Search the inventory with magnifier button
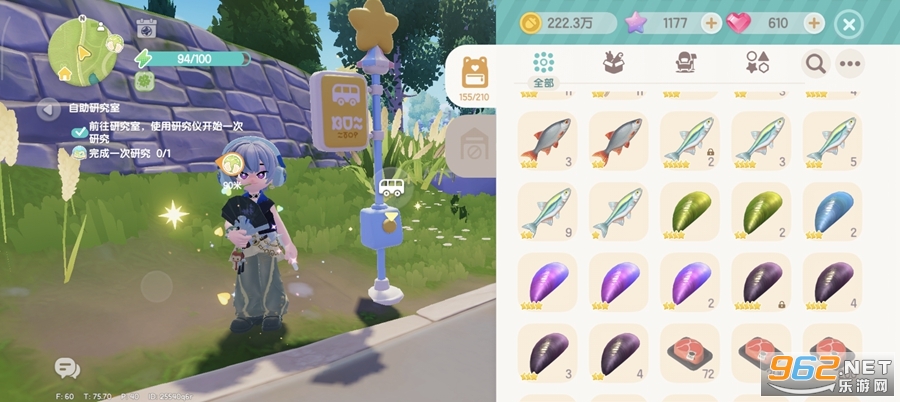The width and height of the screenshot is (900, 402). tap(815, 64)
